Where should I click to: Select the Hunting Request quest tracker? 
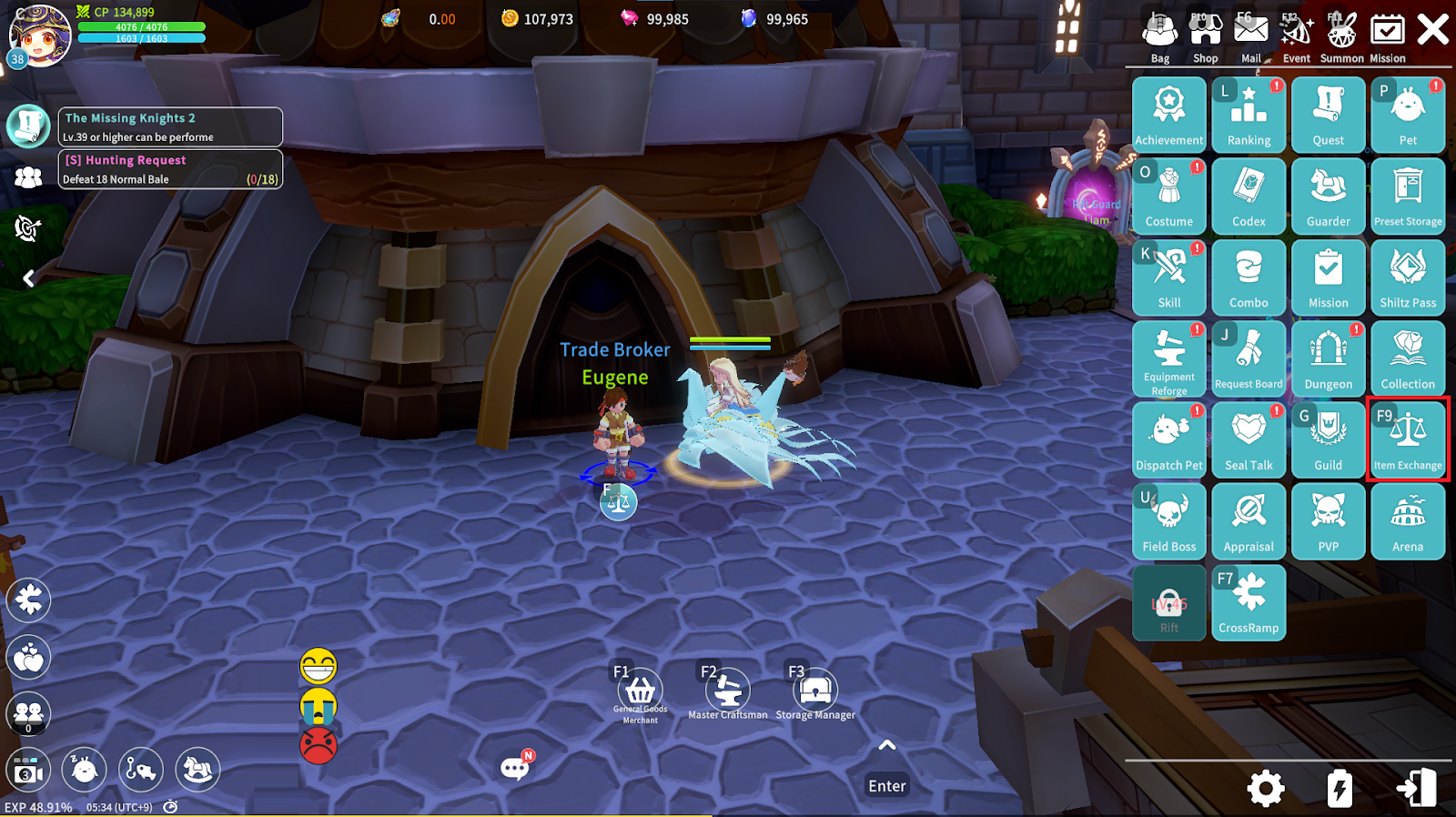pos(171,169)
